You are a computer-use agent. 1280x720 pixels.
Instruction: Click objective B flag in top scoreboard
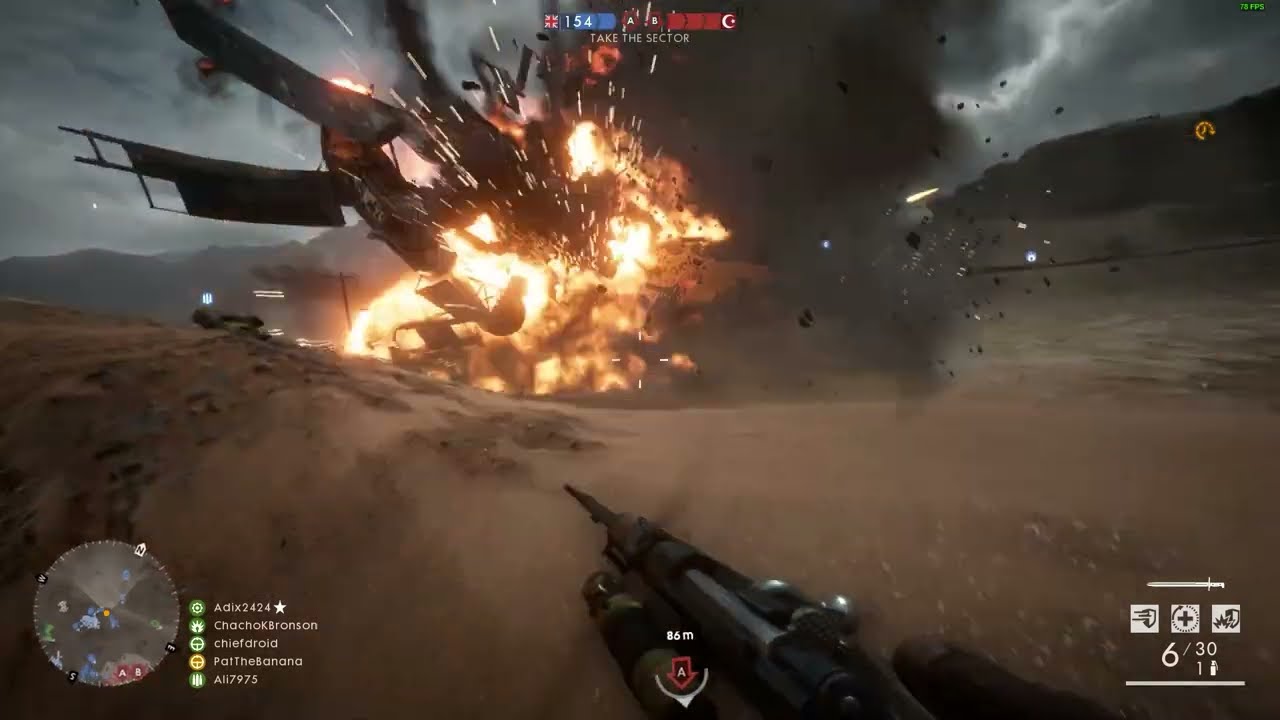click(655, 21)
